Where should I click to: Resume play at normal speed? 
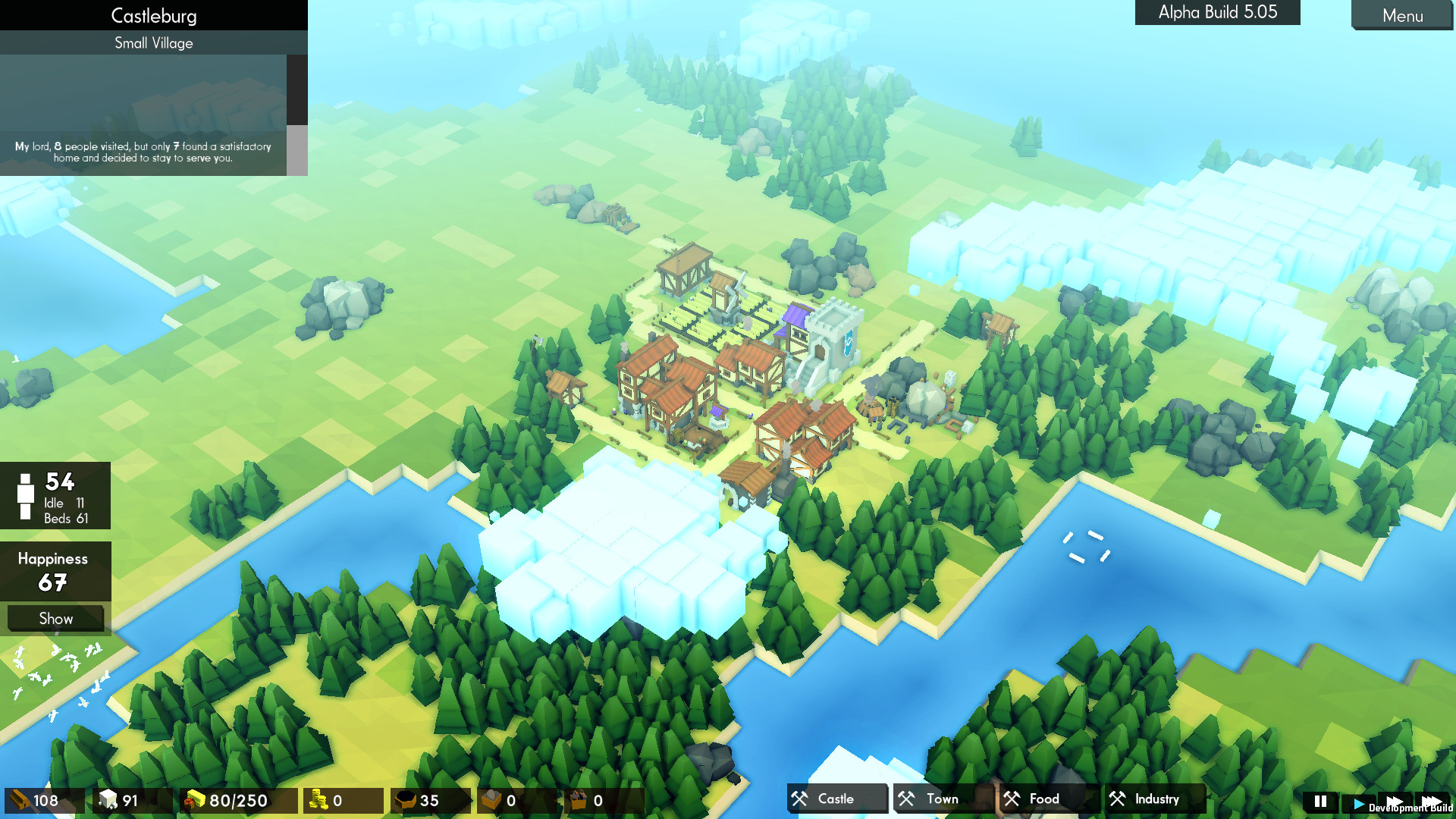coord(1358,801)
